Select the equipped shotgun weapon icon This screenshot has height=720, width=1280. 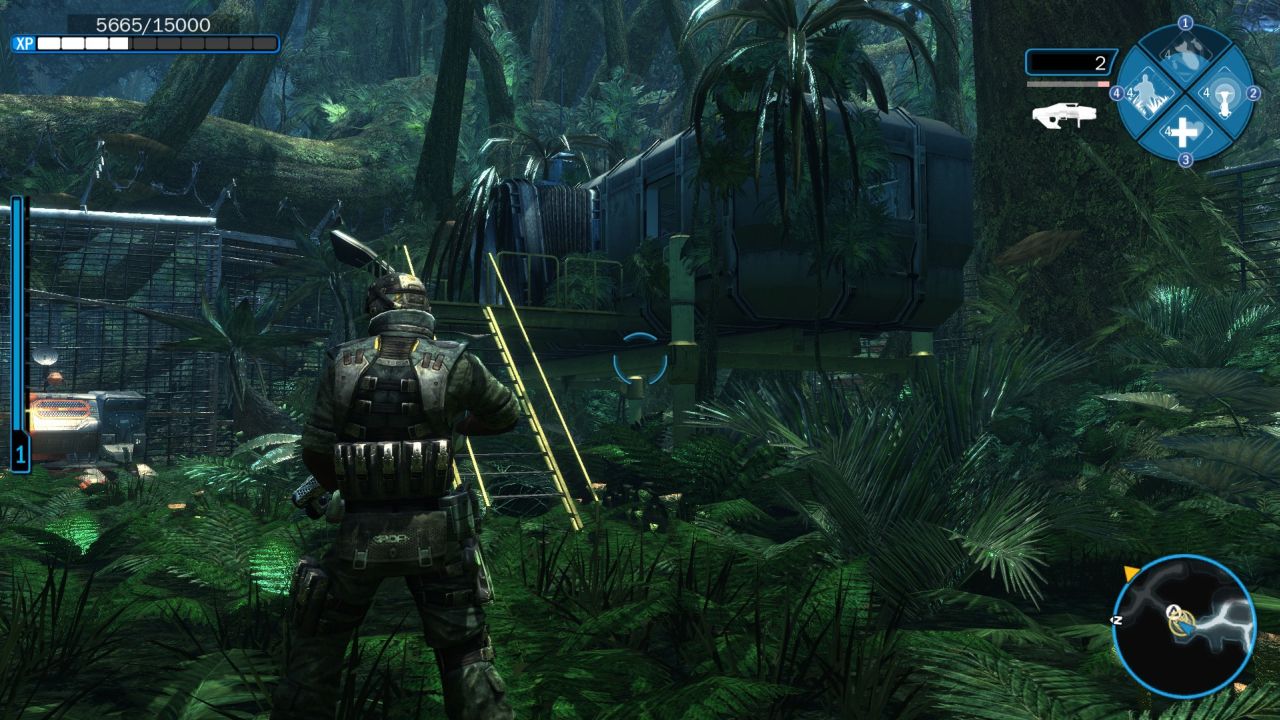[x=1064, y=115]
